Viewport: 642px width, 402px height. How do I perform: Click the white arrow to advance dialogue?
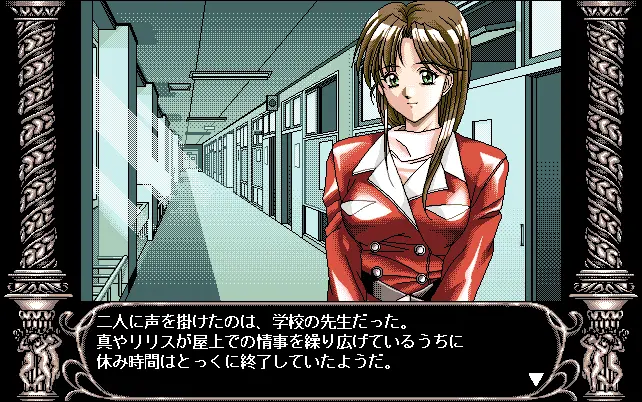pyautogui.click(x=535, y=379)
